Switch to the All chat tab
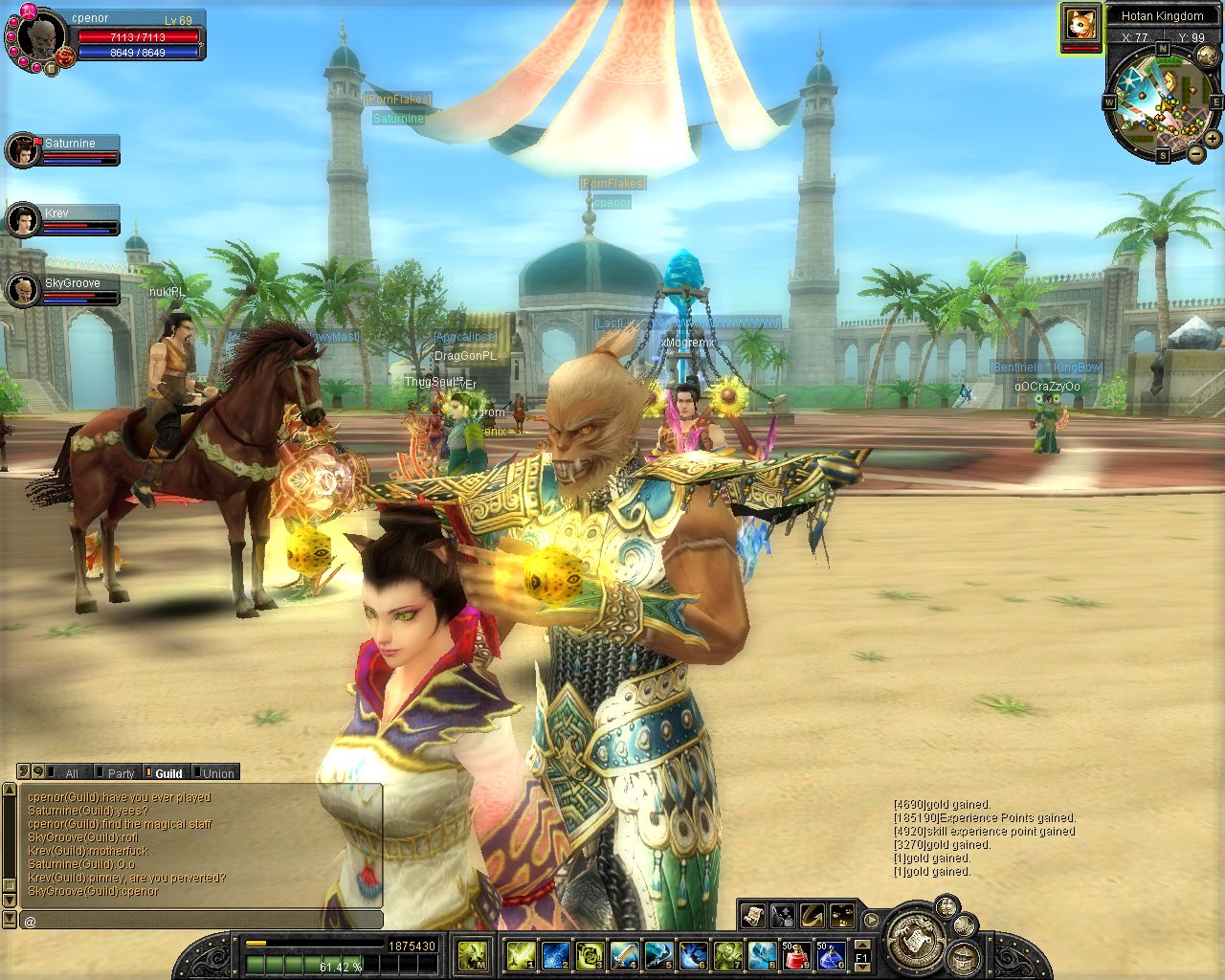This screenshot has width=1225, height=980. pos(71,773)
